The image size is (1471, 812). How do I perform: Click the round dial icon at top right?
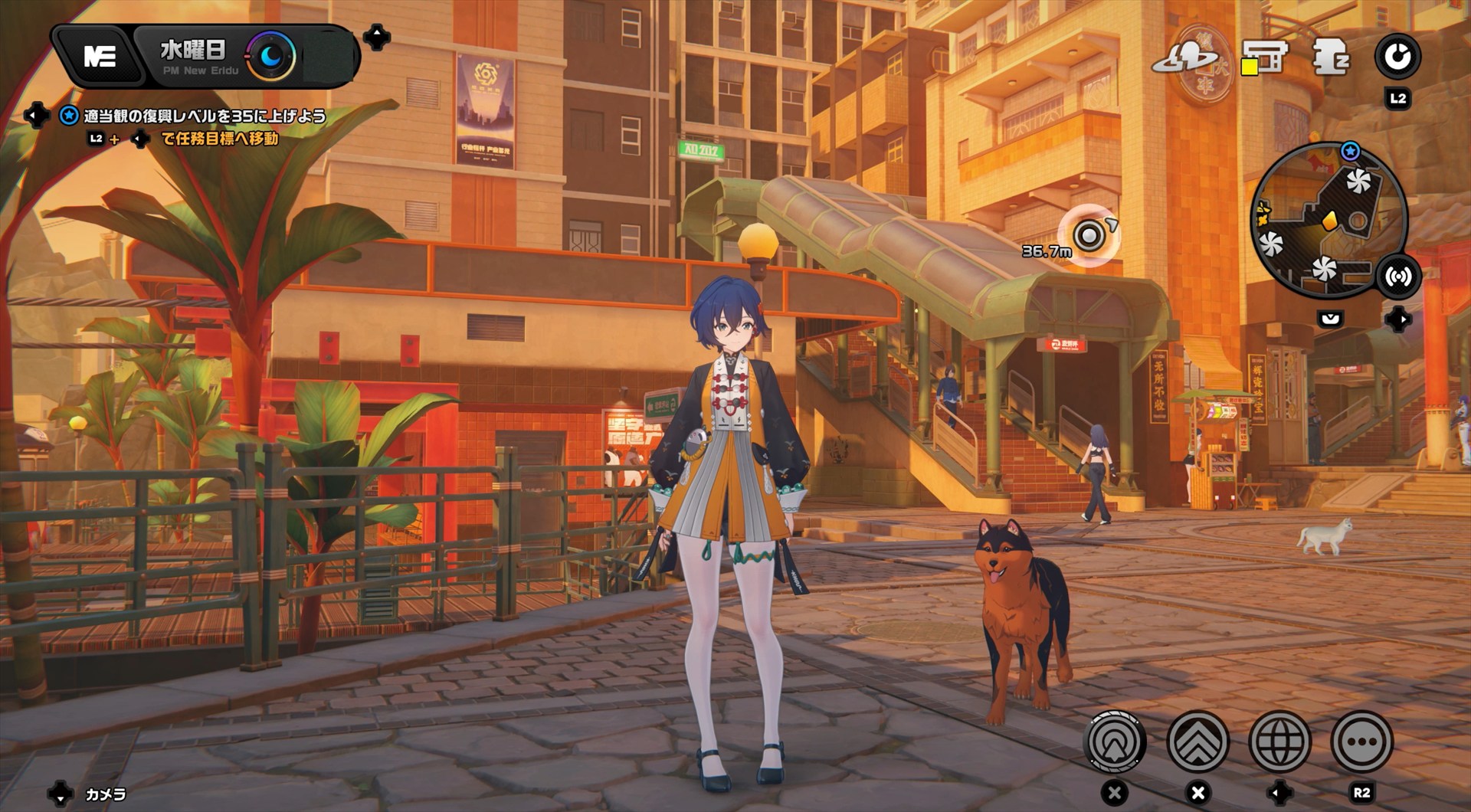[1397, 57]
